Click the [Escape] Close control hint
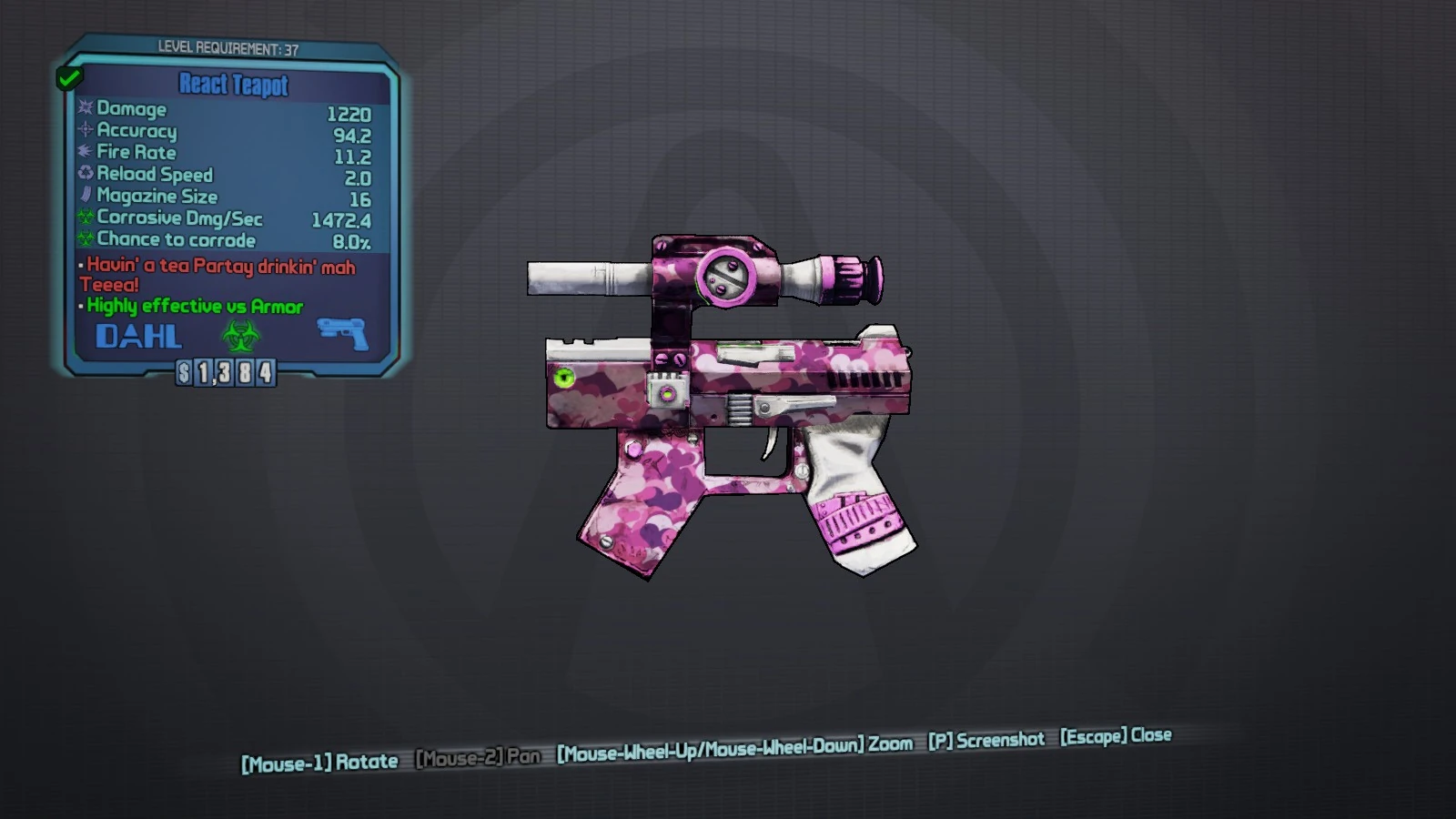The width and height of the screenshot is (1456, 819). coord(1117,736)
